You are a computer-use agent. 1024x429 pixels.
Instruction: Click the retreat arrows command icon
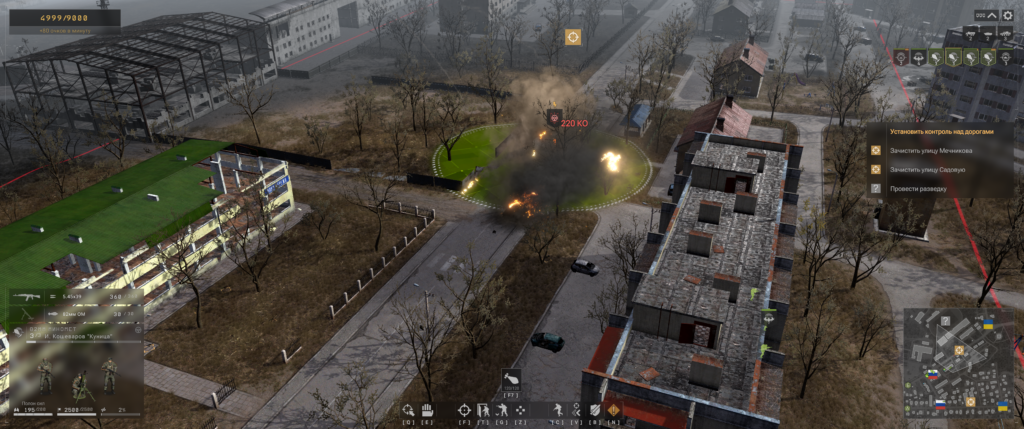coord(575,409)
